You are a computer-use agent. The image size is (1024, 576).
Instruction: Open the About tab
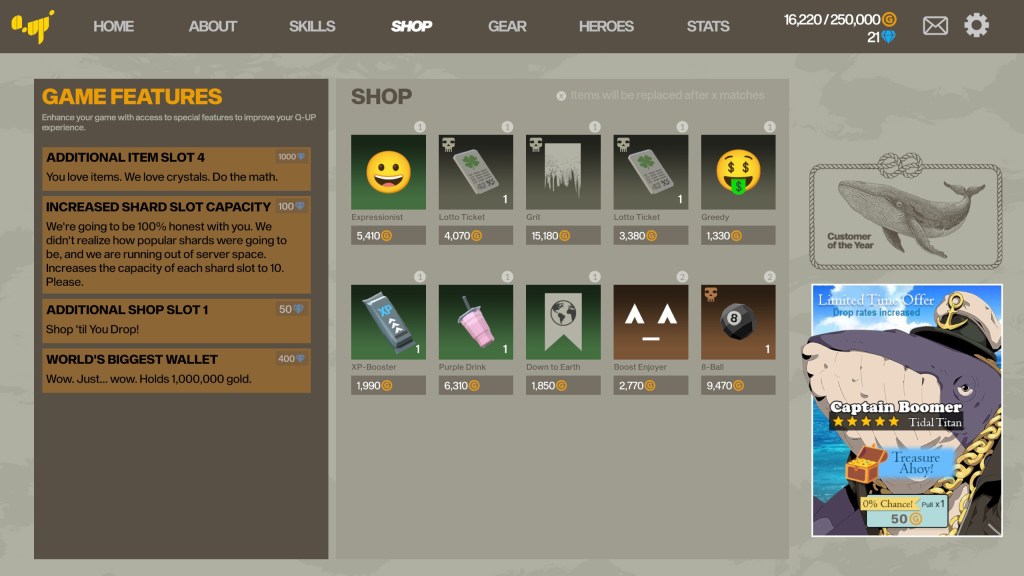[213, 26]
